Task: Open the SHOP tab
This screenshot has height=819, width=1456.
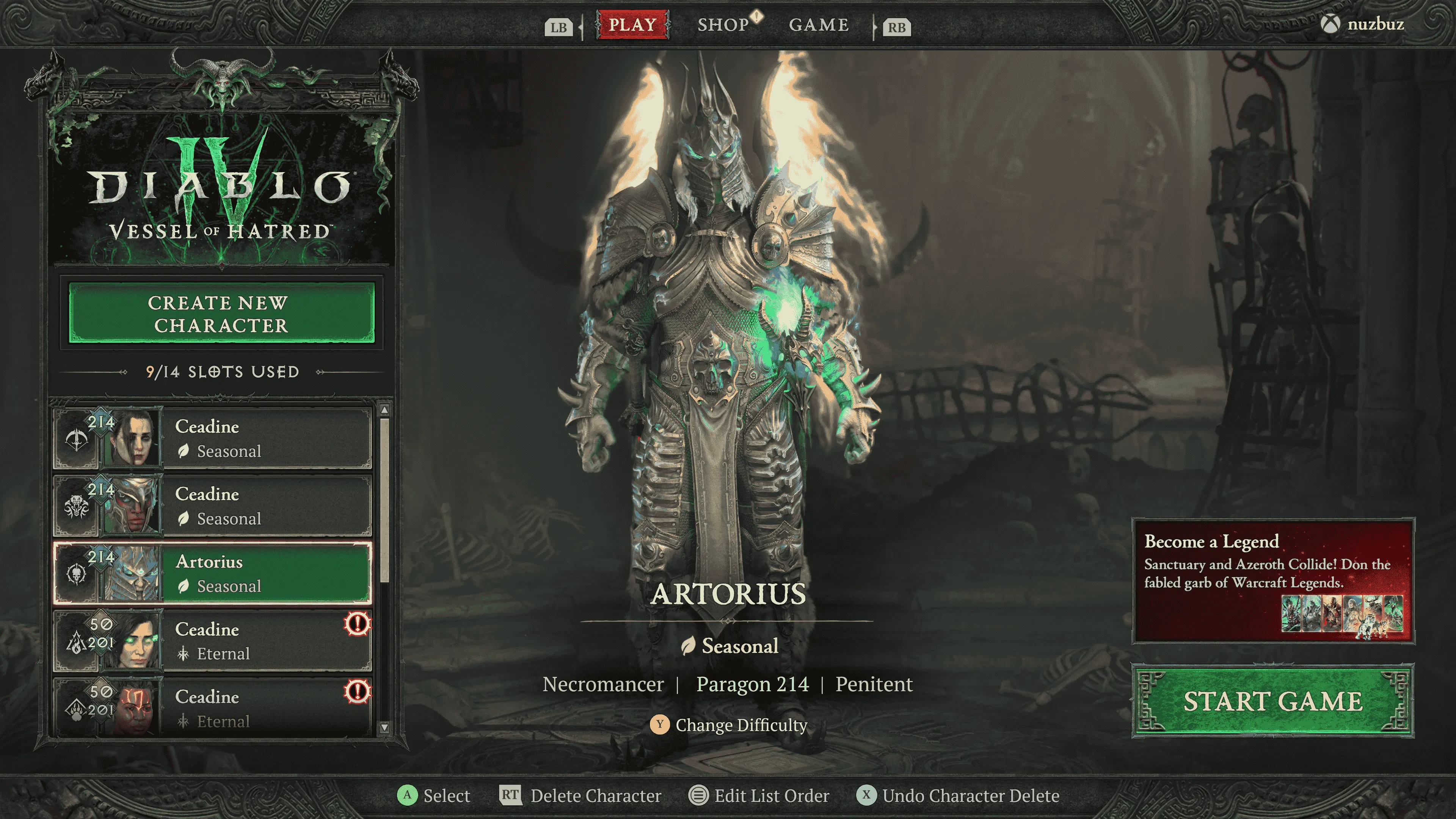Action: 723,25
